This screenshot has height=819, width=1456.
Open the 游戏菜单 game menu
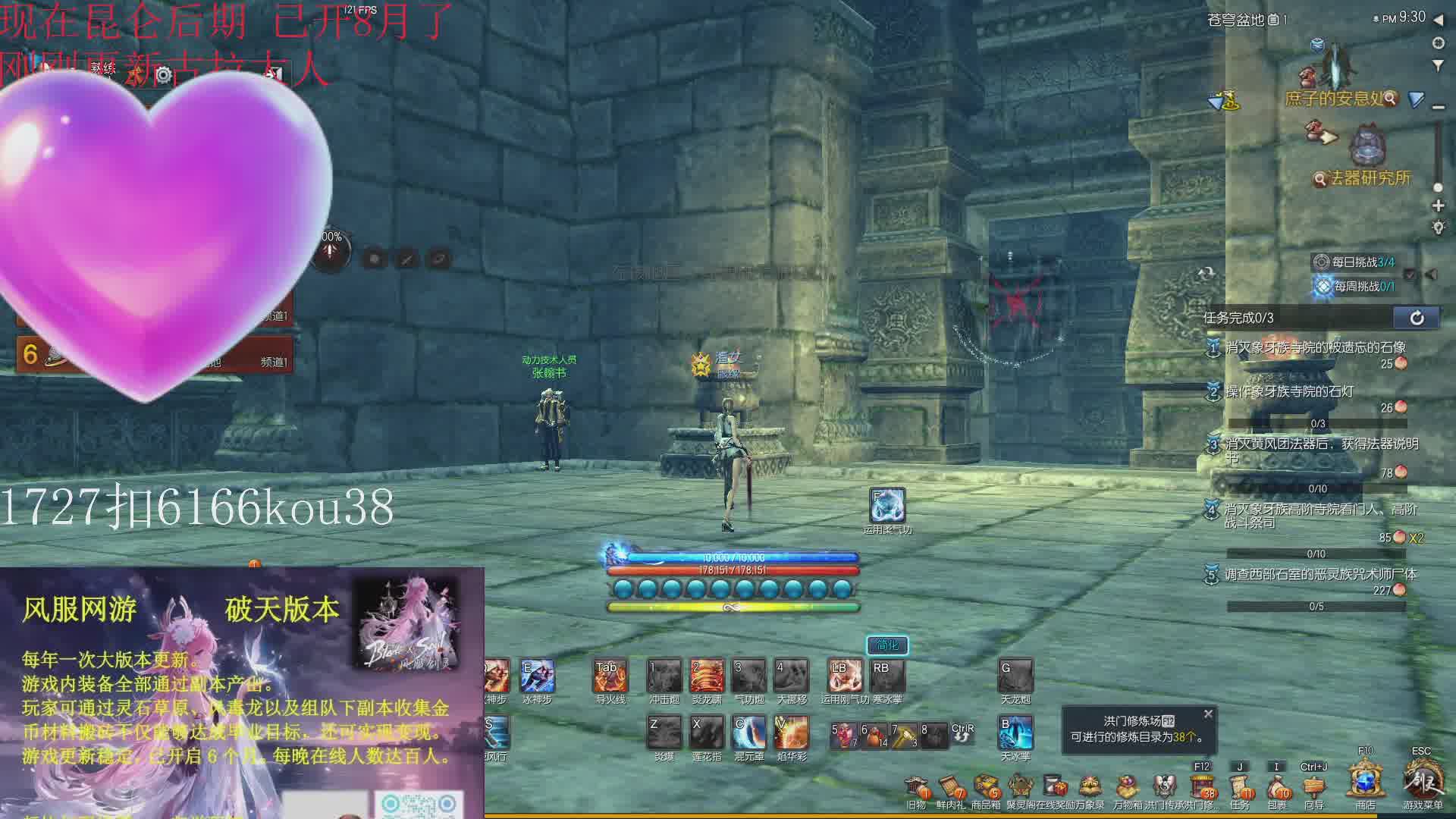tap(1422, 783)
